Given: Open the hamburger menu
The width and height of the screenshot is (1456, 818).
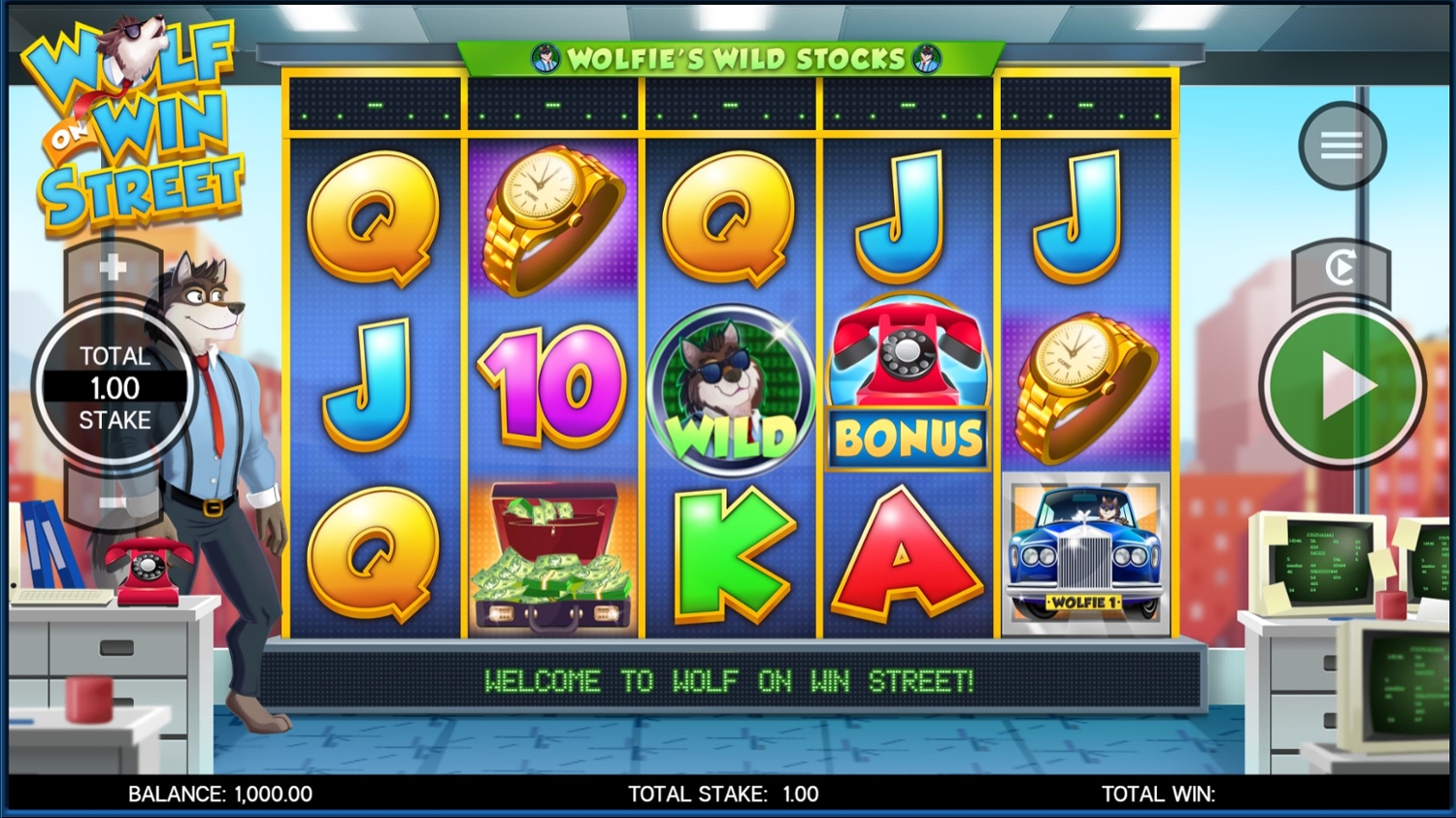Looking at the screenshot, I should [x=1341, y=146].
